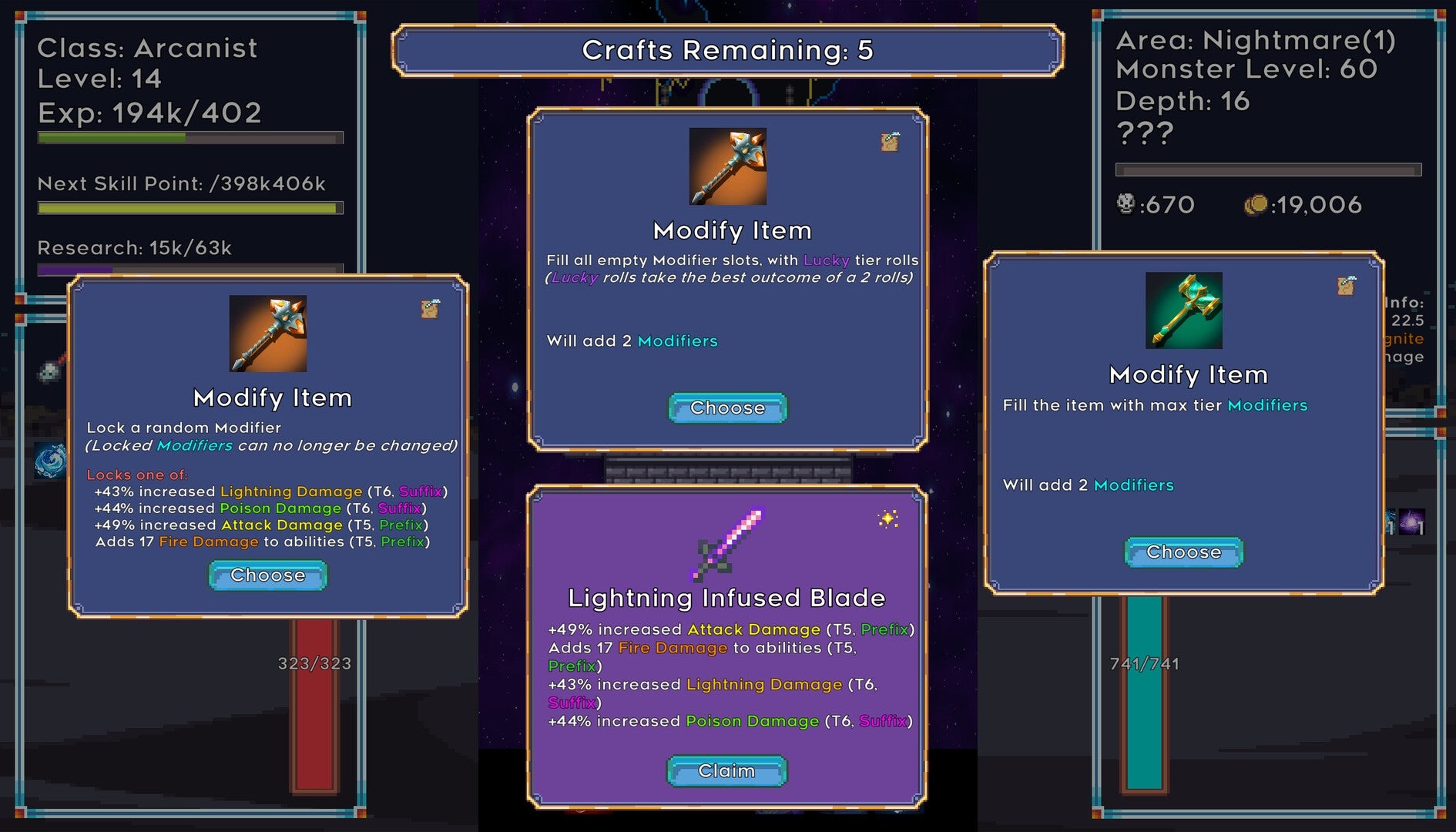
Task: Click the scroll icon on the left Modify Item card
Action: (431, 306)
